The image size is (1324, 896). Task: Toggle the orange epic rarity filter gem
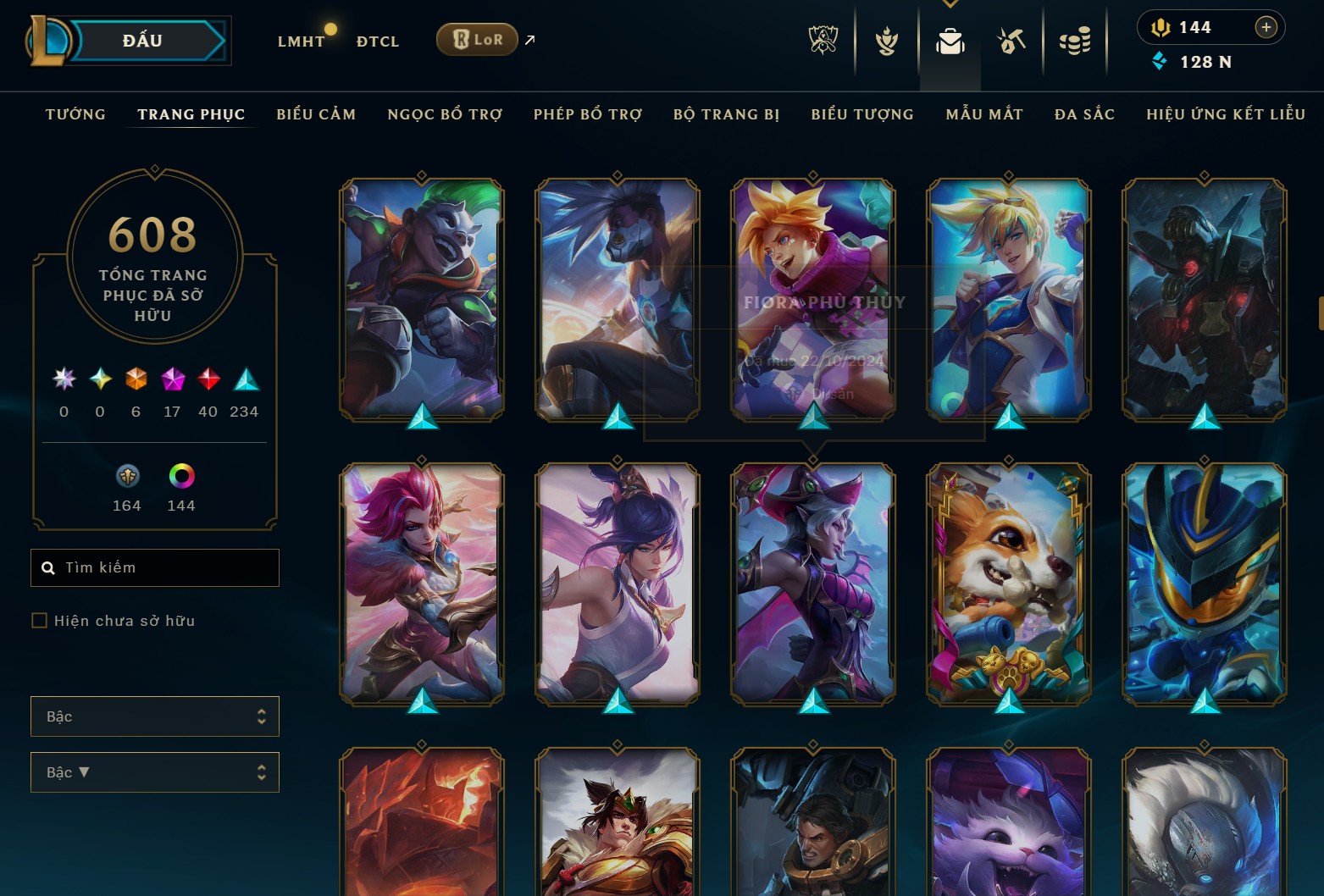coord(136,380)
